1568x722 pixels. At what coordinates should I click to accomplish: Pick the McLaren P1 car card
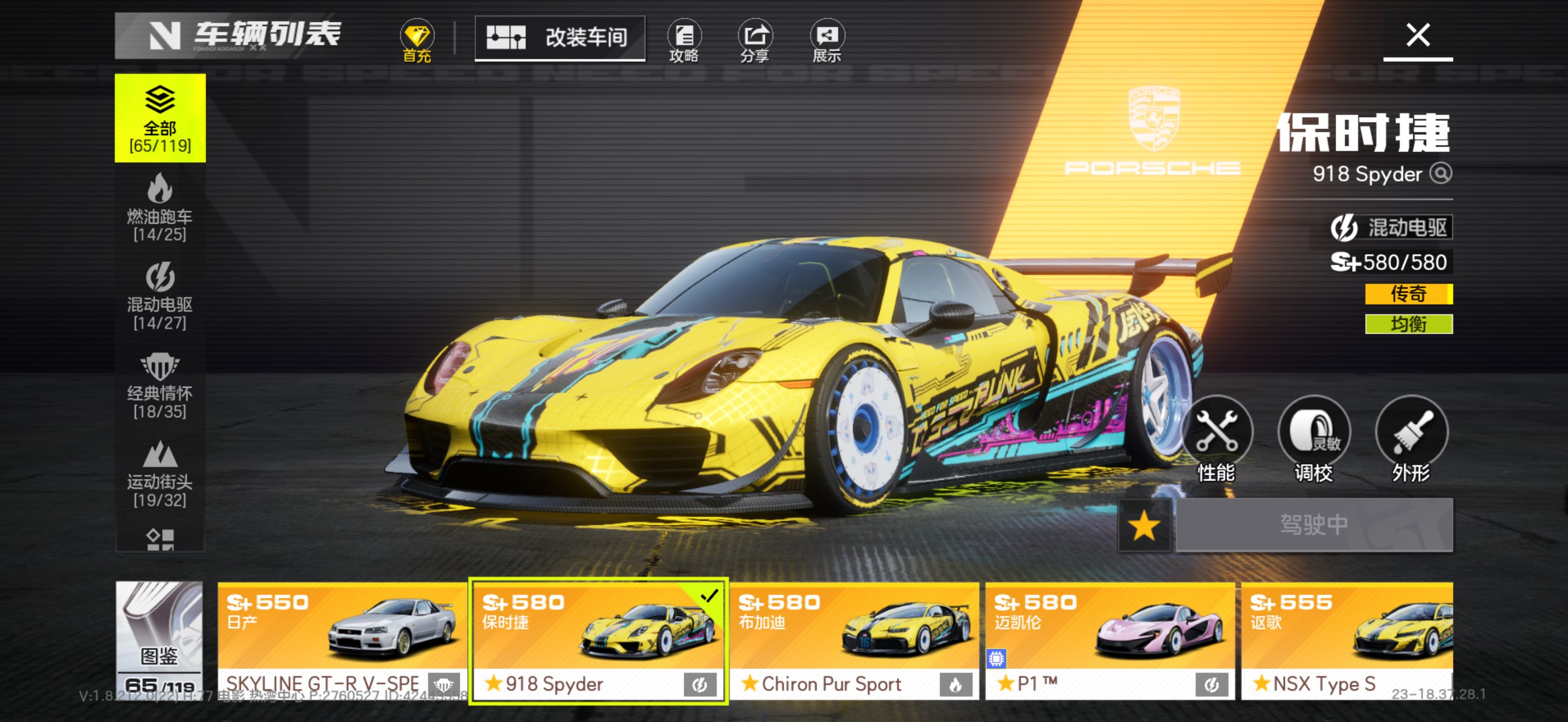pos(1109,641)
